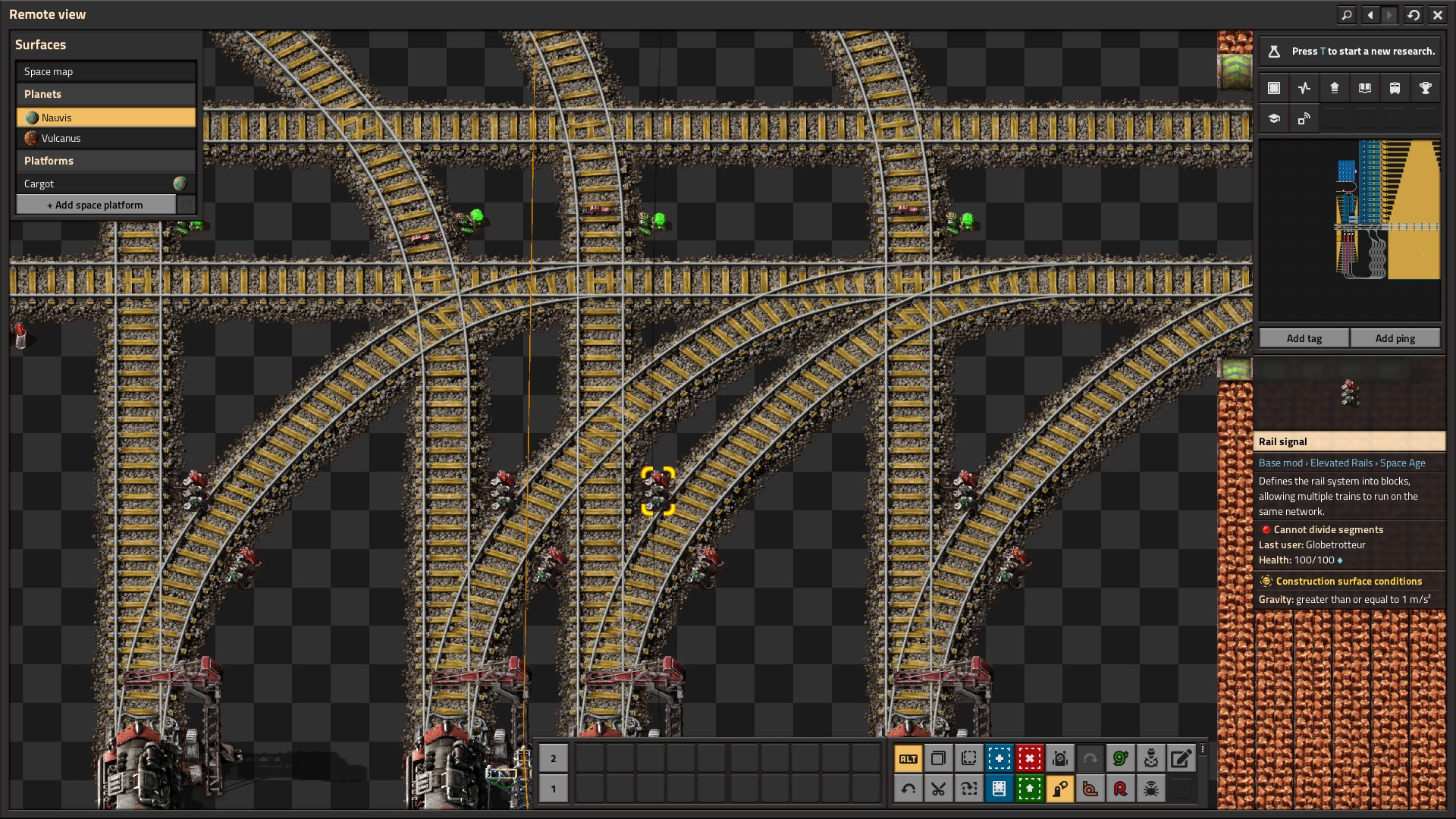
Task: Open the Space map surface
Action: [x=106, y=71]
